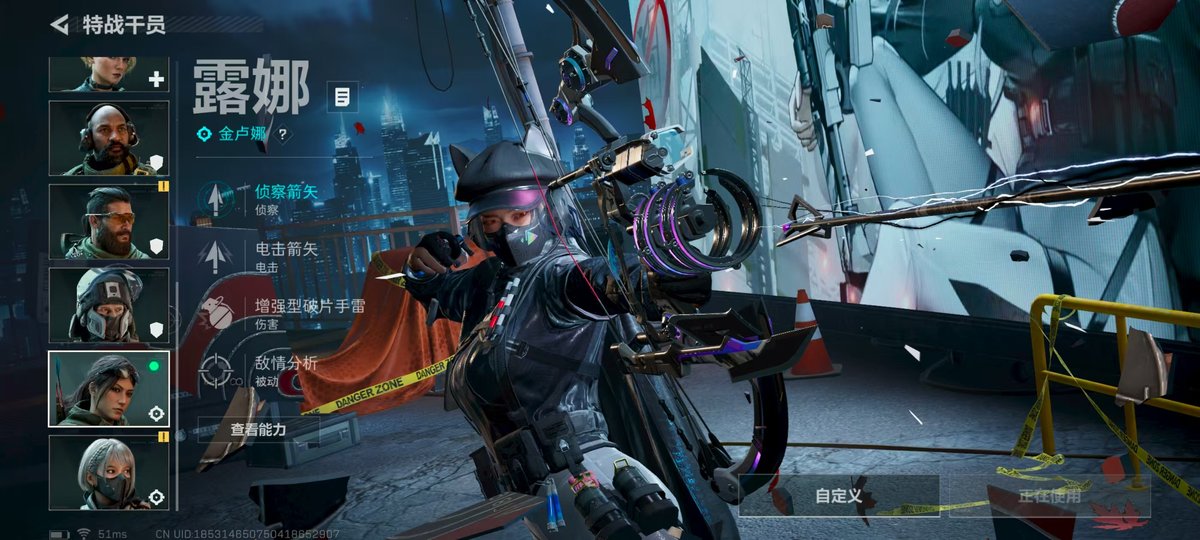Screen dimensions: 1200x540
Task: Go back from the 特战干员 screen
Action: click(x=60, y=25)
